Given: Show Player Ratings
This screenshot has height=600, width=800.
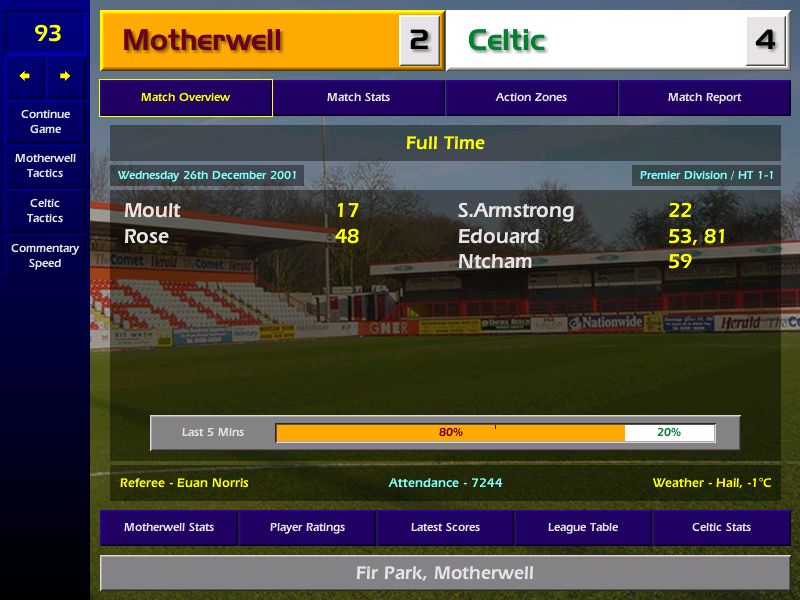Looking at the screenshot, I should (x=307, y=528).
